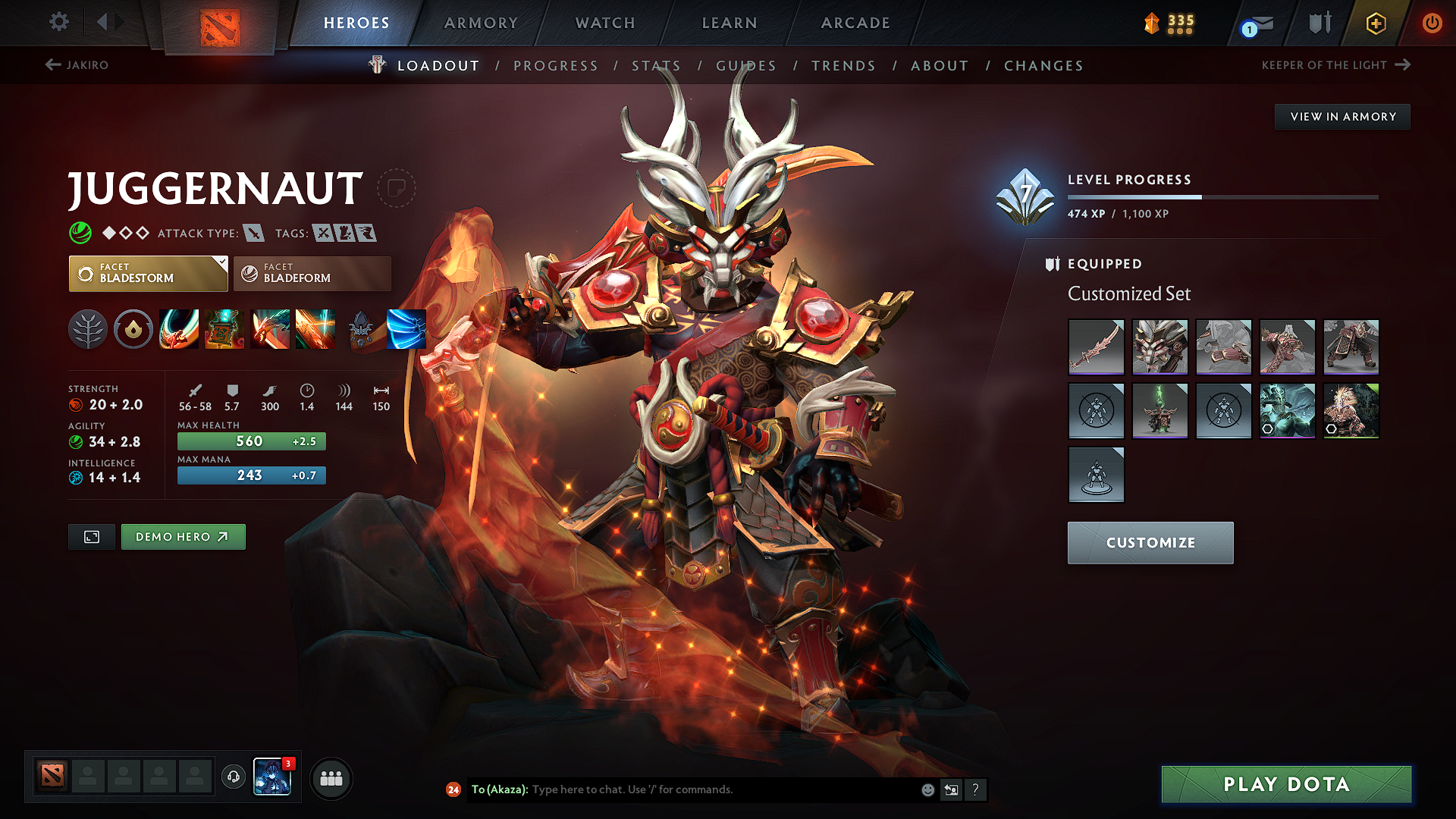Click the Keeper of the Light next-hero arrow
The height and width of the screenshot is (819, 1456).
pyautogui.click(x=1401, y=64)
